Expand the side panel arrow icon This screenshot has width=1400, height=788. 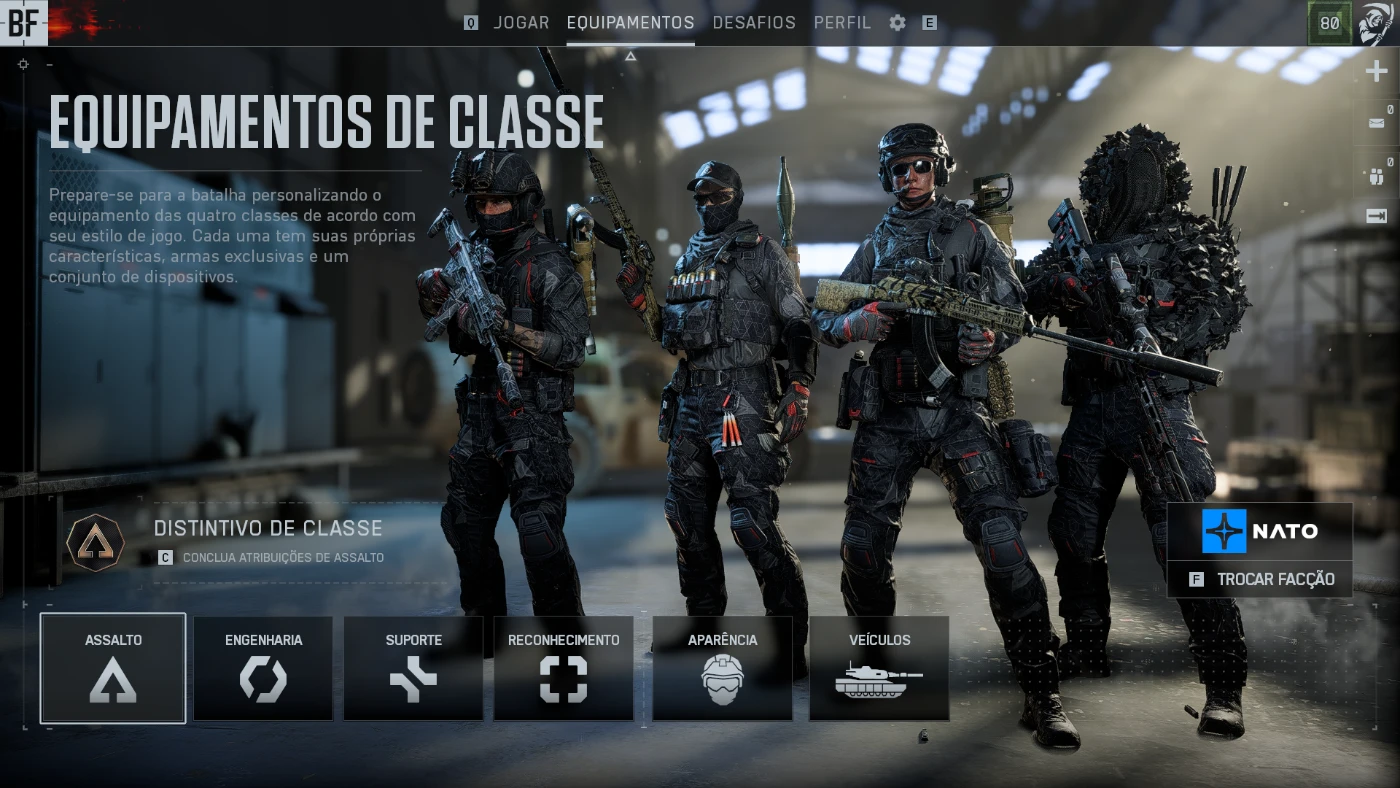click(x=1377, y=216)
